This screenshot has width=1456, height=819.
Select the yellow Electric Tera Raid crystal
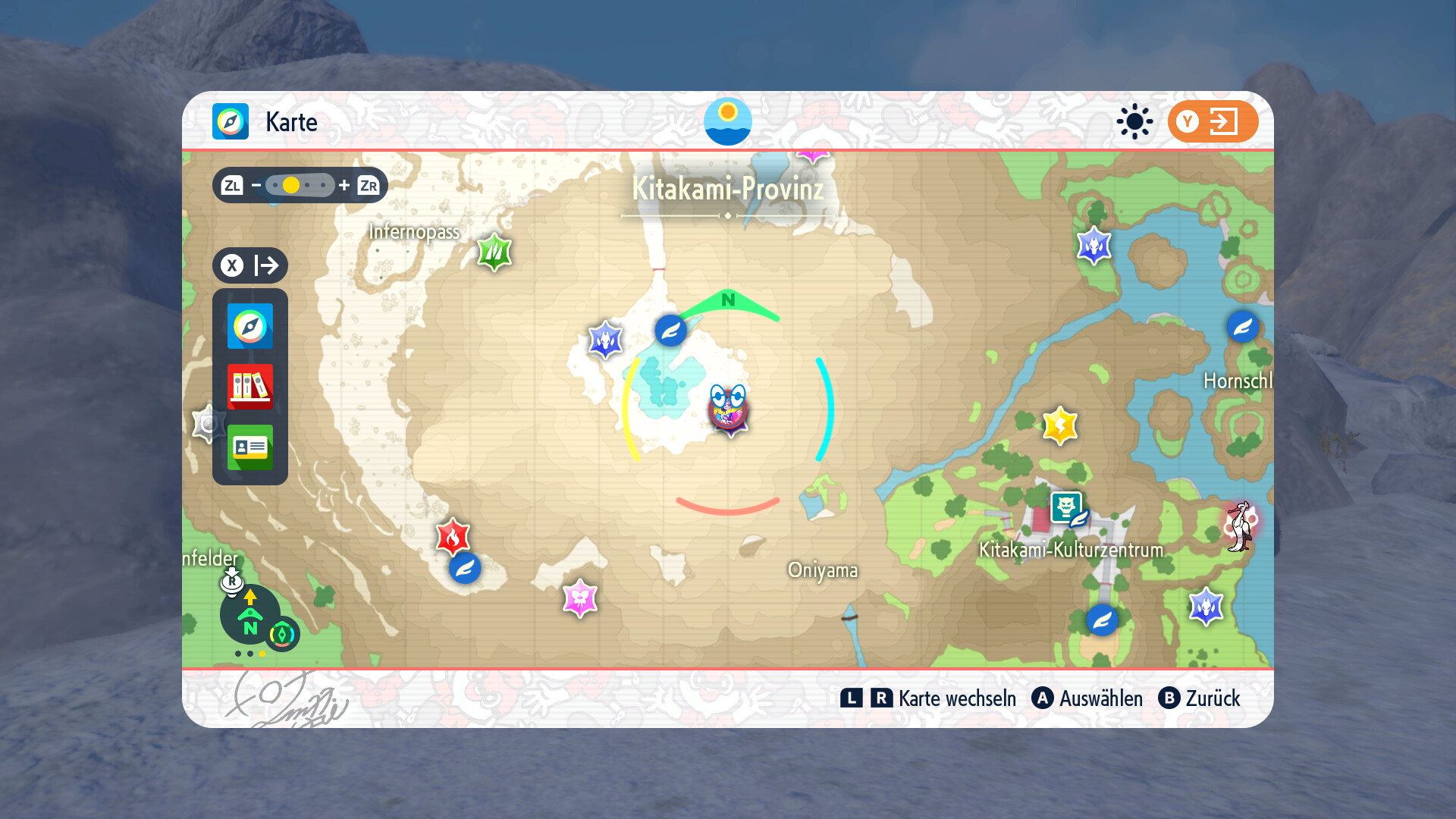[x=1059, y=425]
